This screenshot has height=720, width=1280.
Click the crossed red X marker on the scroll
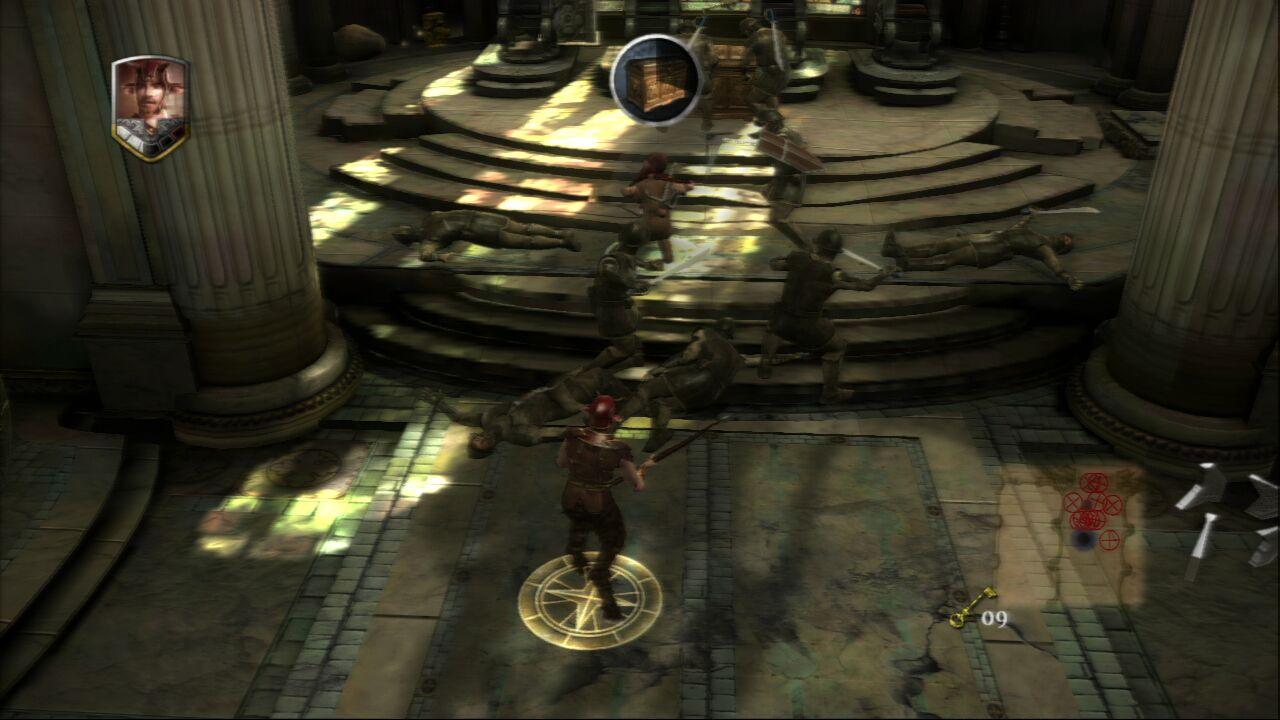tap(1071, 502)
